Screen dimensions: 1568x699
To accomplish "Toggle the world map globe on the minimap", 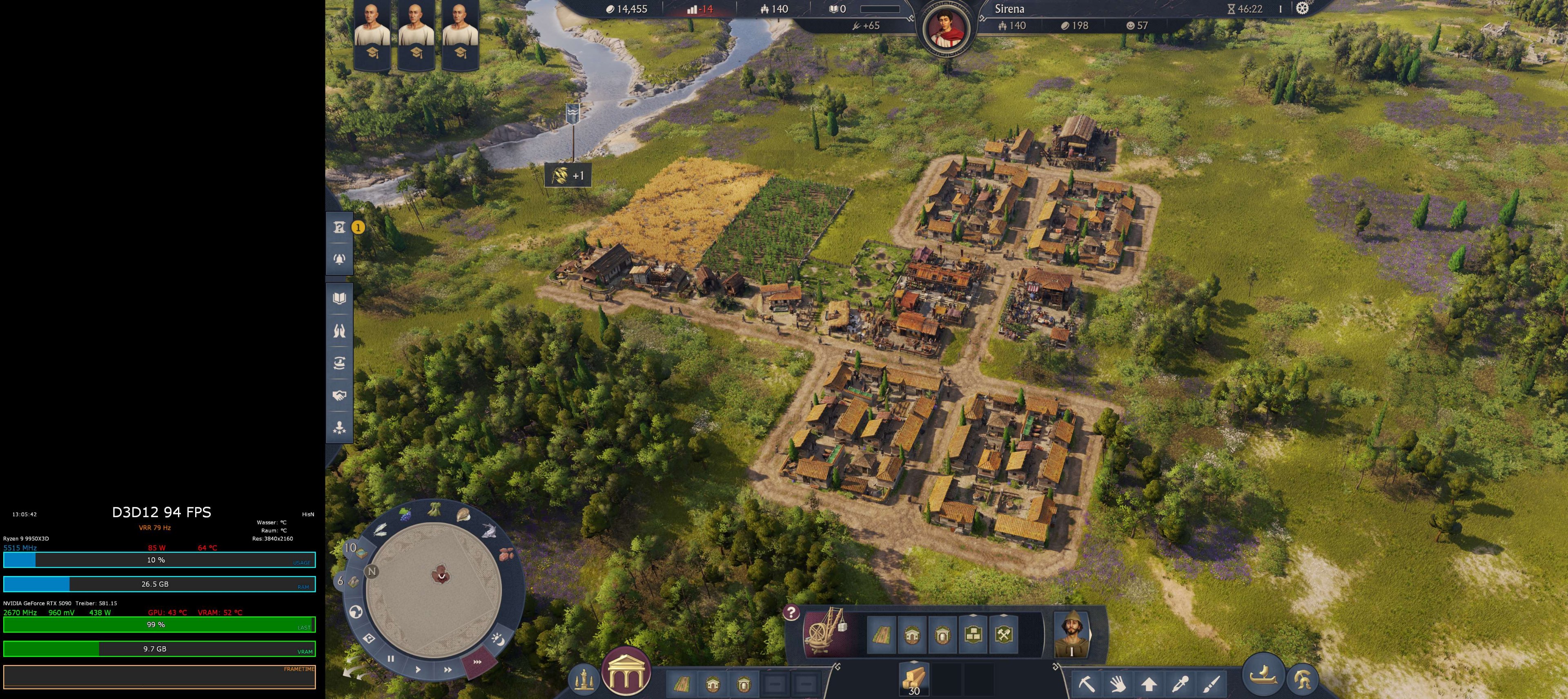I will click(x=357, y=612).
